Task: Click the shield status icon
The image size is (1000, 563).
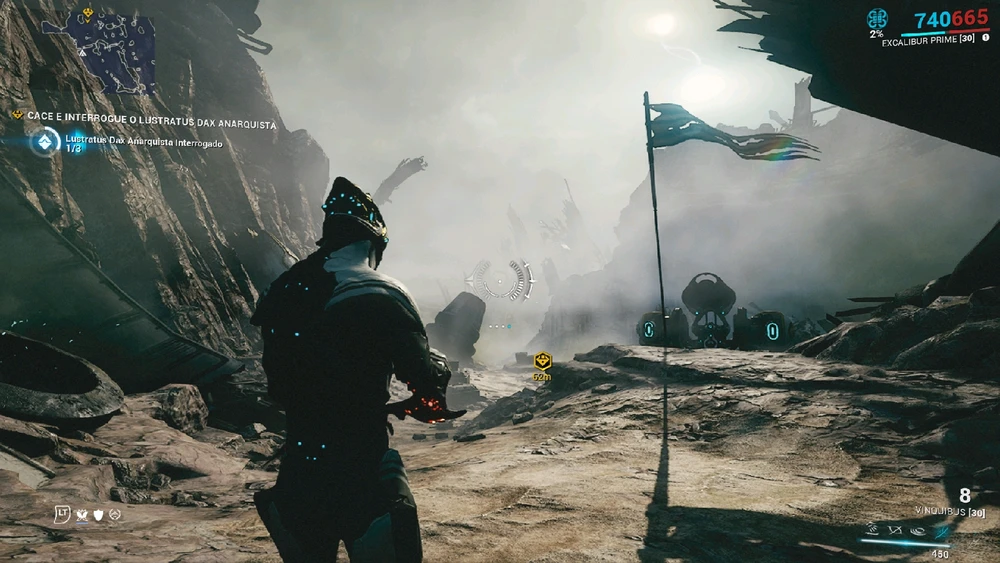Action: 98,515
